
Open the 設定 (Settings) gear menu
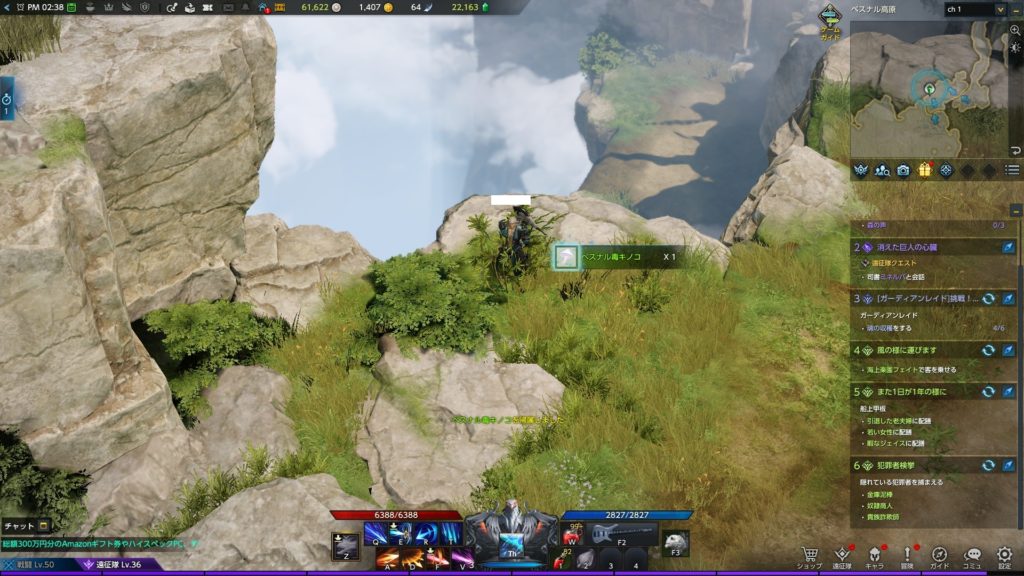pyautogui.click(x=1004, y=556)
